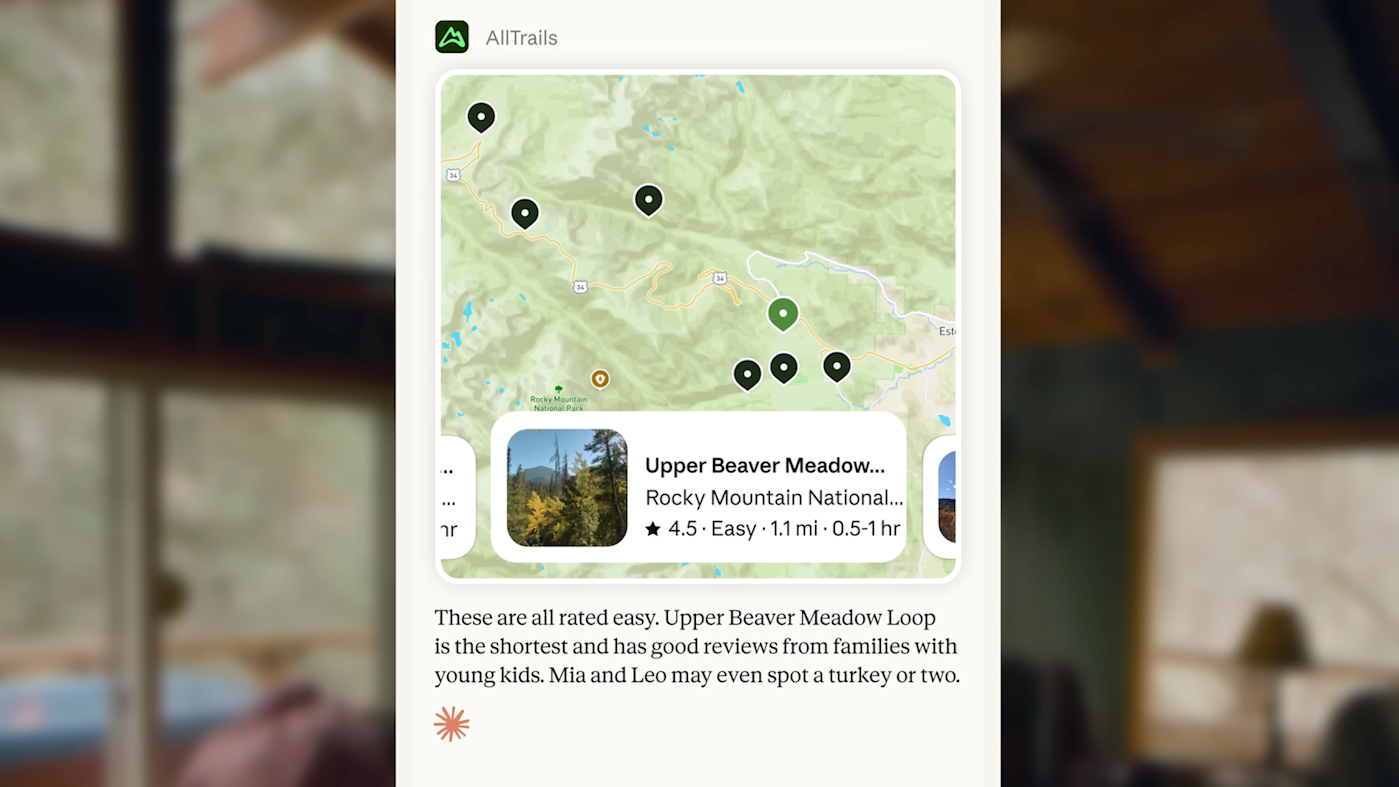Select the highlighted green map pin
The height and width of the screenshot is (787, 1399).
click(783, 313)
